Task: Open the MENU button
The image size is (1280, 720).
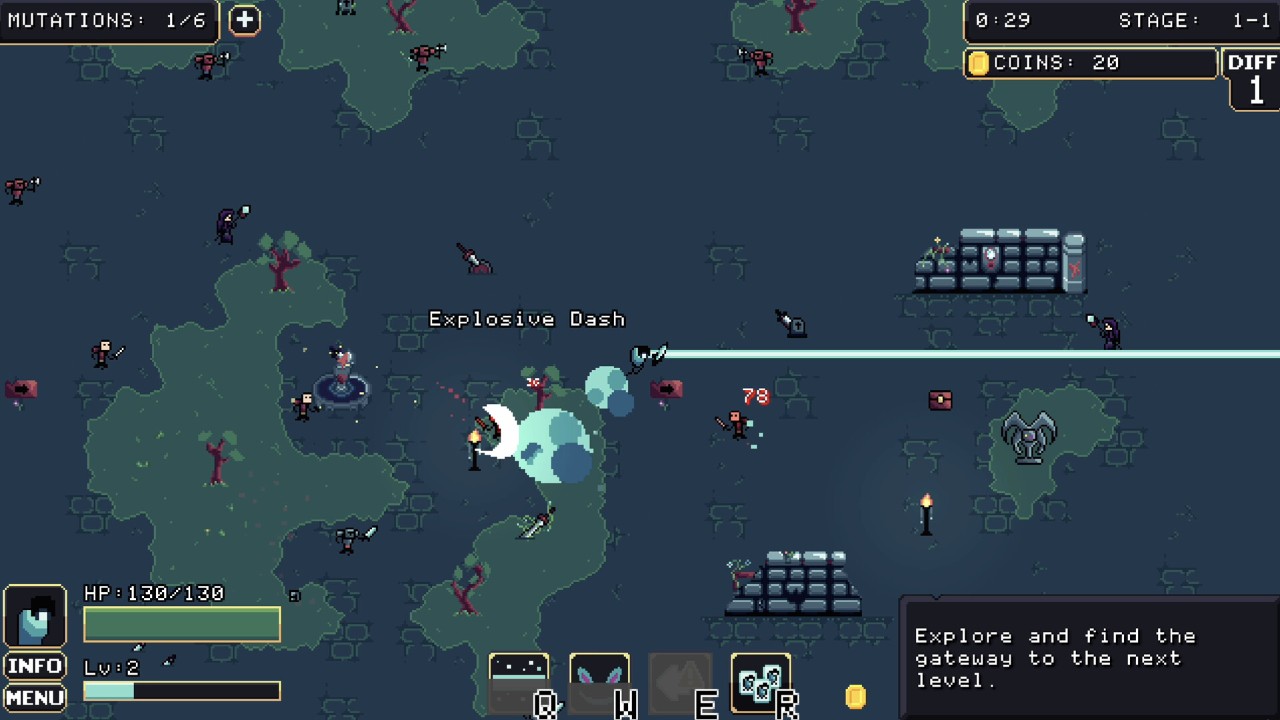Action: click(x=35, y=697)
